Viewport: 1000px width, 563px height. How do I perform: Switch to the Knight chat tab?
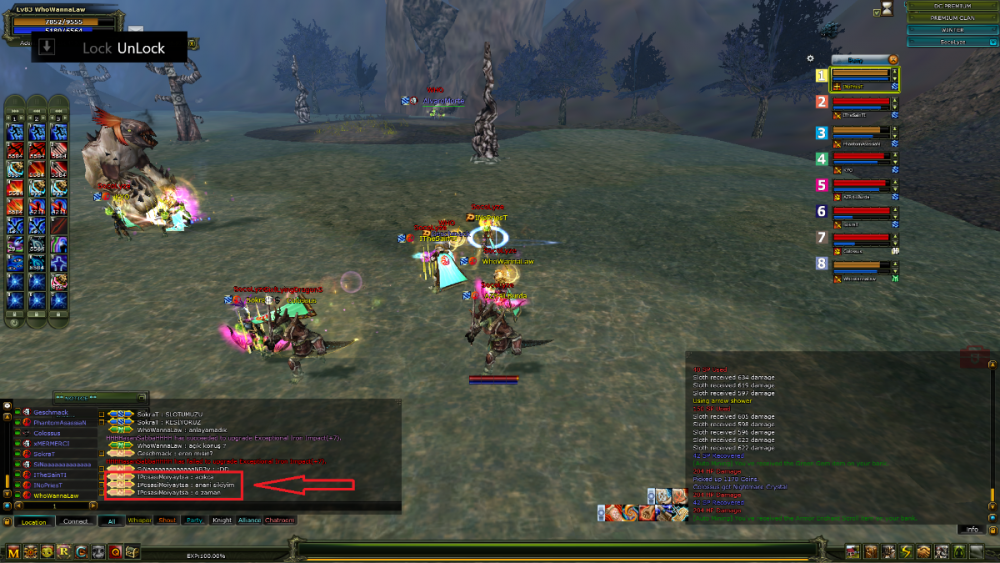[222, 521]
